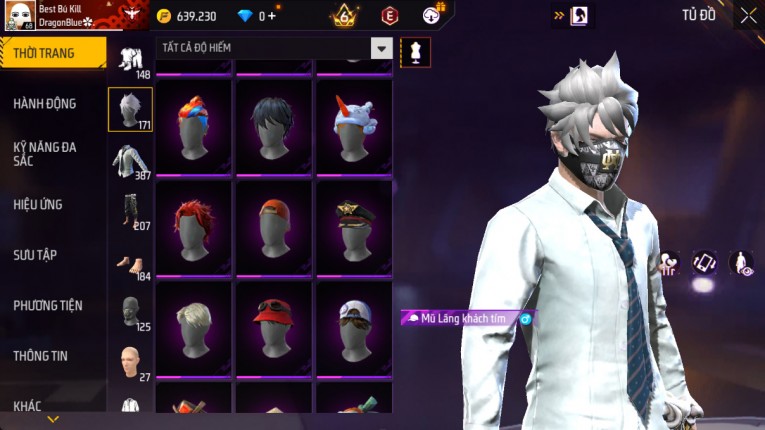
Task: Switch to the Thông Tin tab
Action: (40, 355)
